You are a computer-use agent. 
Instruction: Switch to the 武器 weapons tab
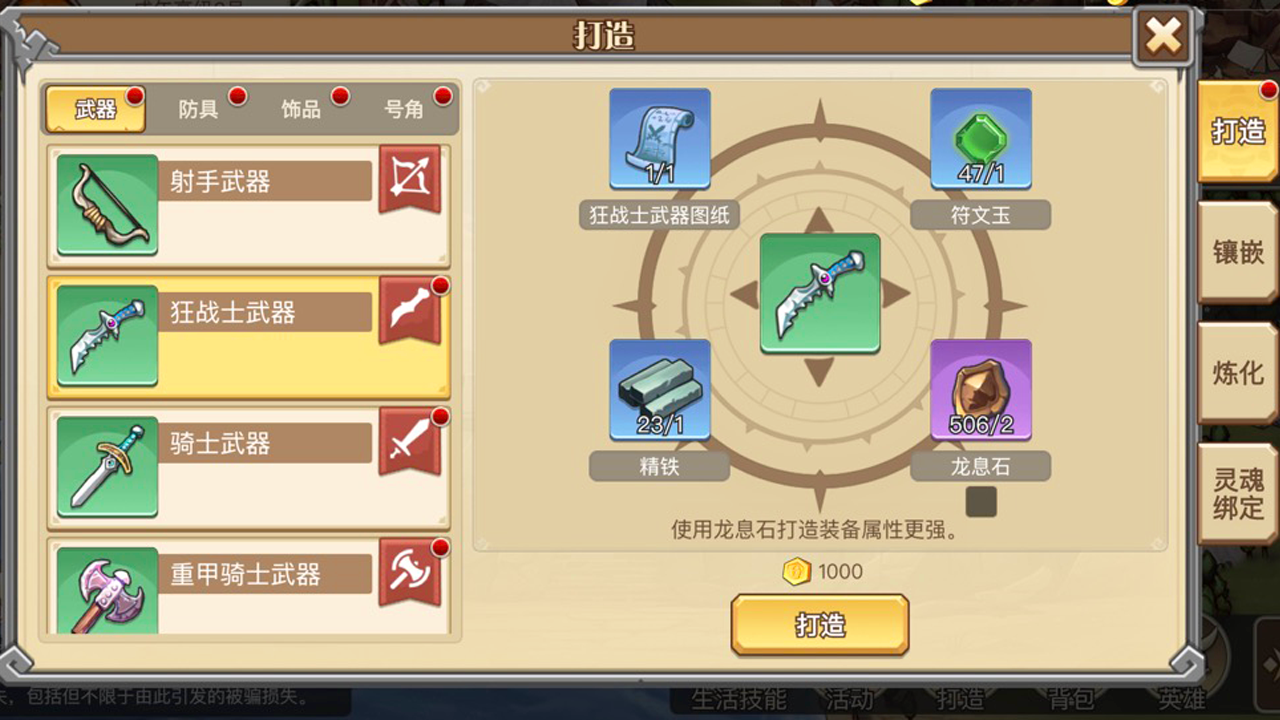(96, 110)
